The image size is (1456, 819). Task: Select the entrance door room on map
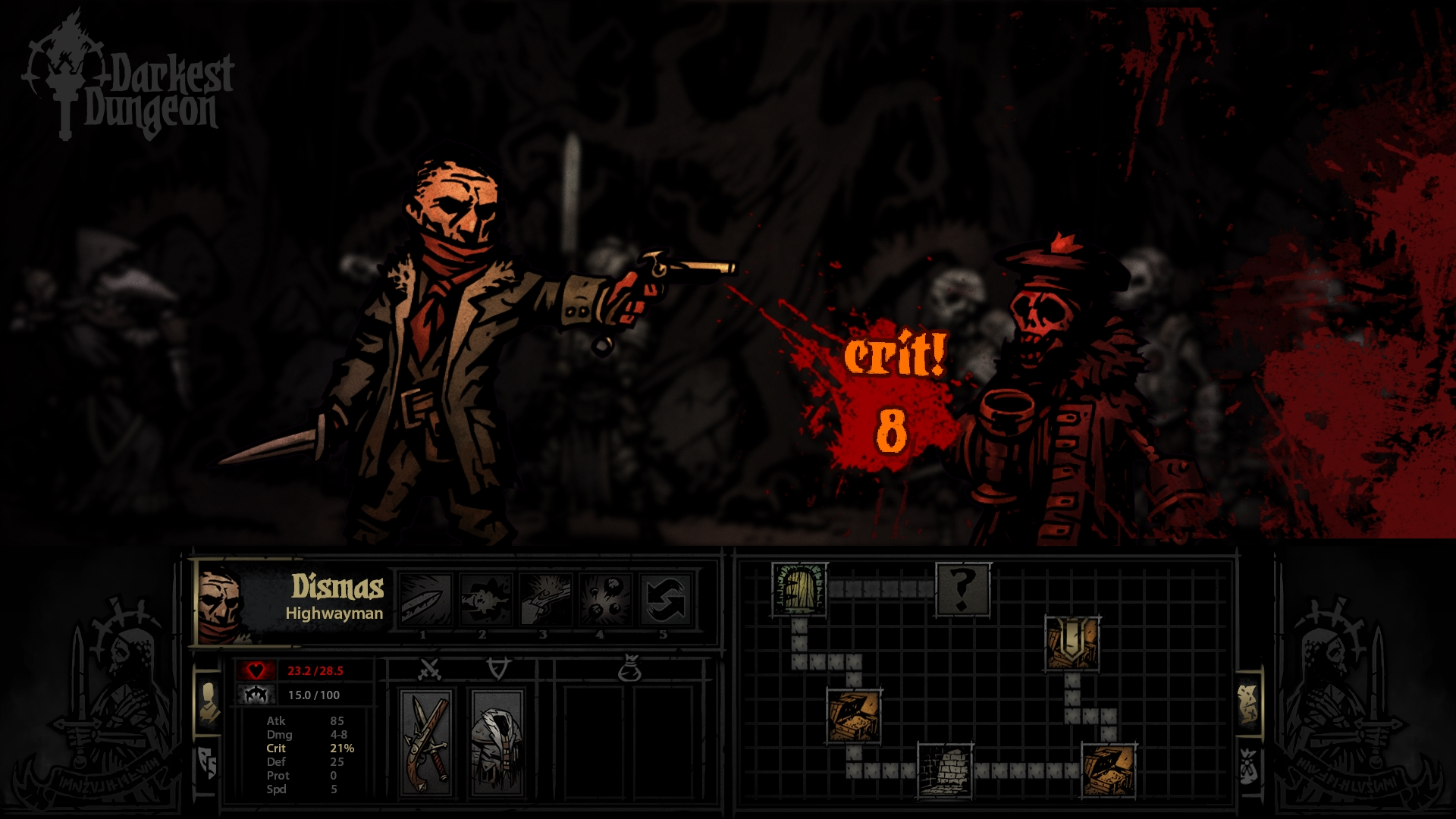point(799,589)
